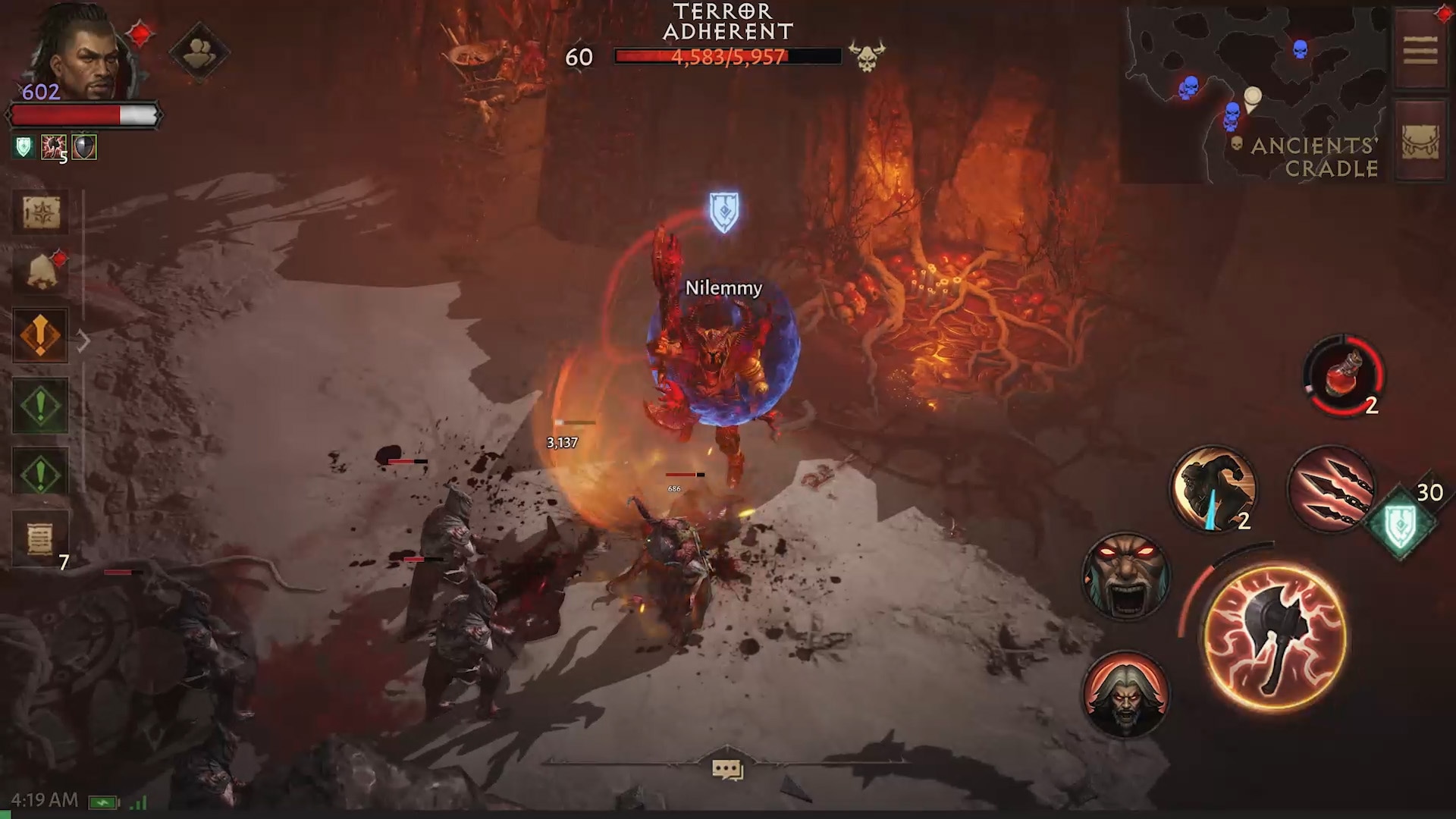Open the inventory bag icon
The image size is (1456, 819).
[x=1420, y=142]
